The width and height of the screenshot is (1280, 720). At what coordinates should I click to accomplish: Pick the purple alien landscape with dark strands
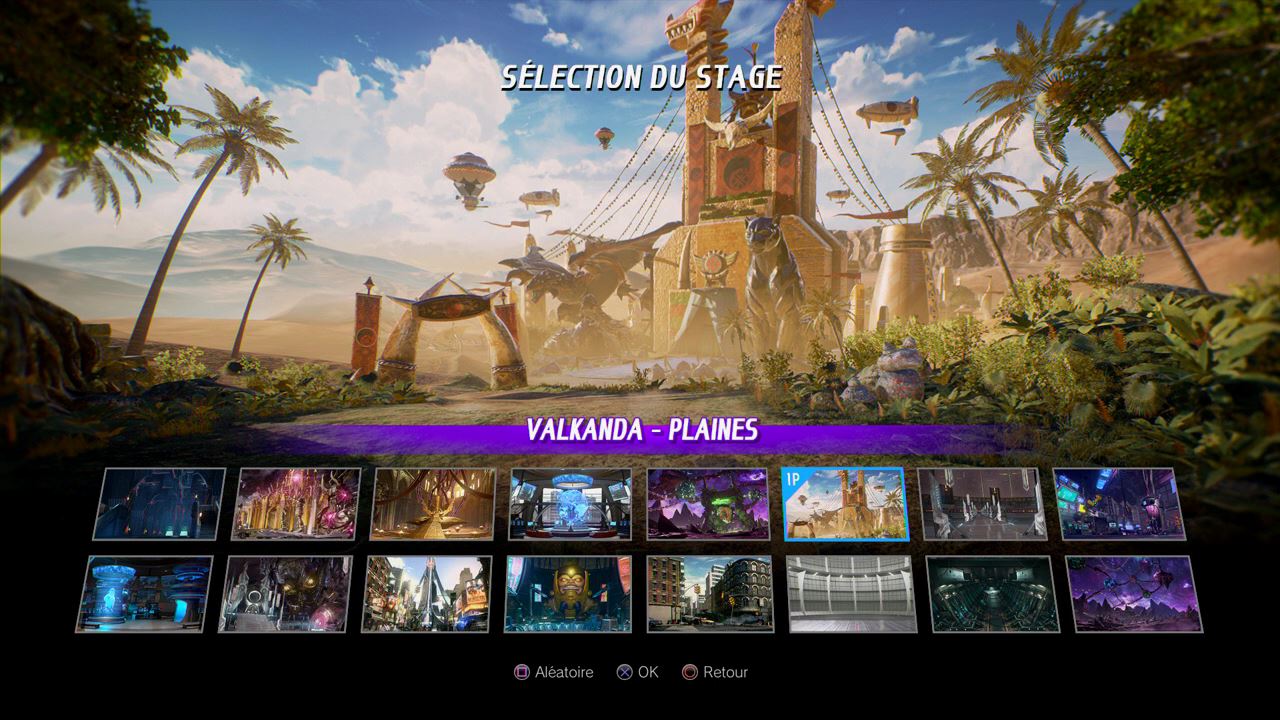click(1135, 594)
